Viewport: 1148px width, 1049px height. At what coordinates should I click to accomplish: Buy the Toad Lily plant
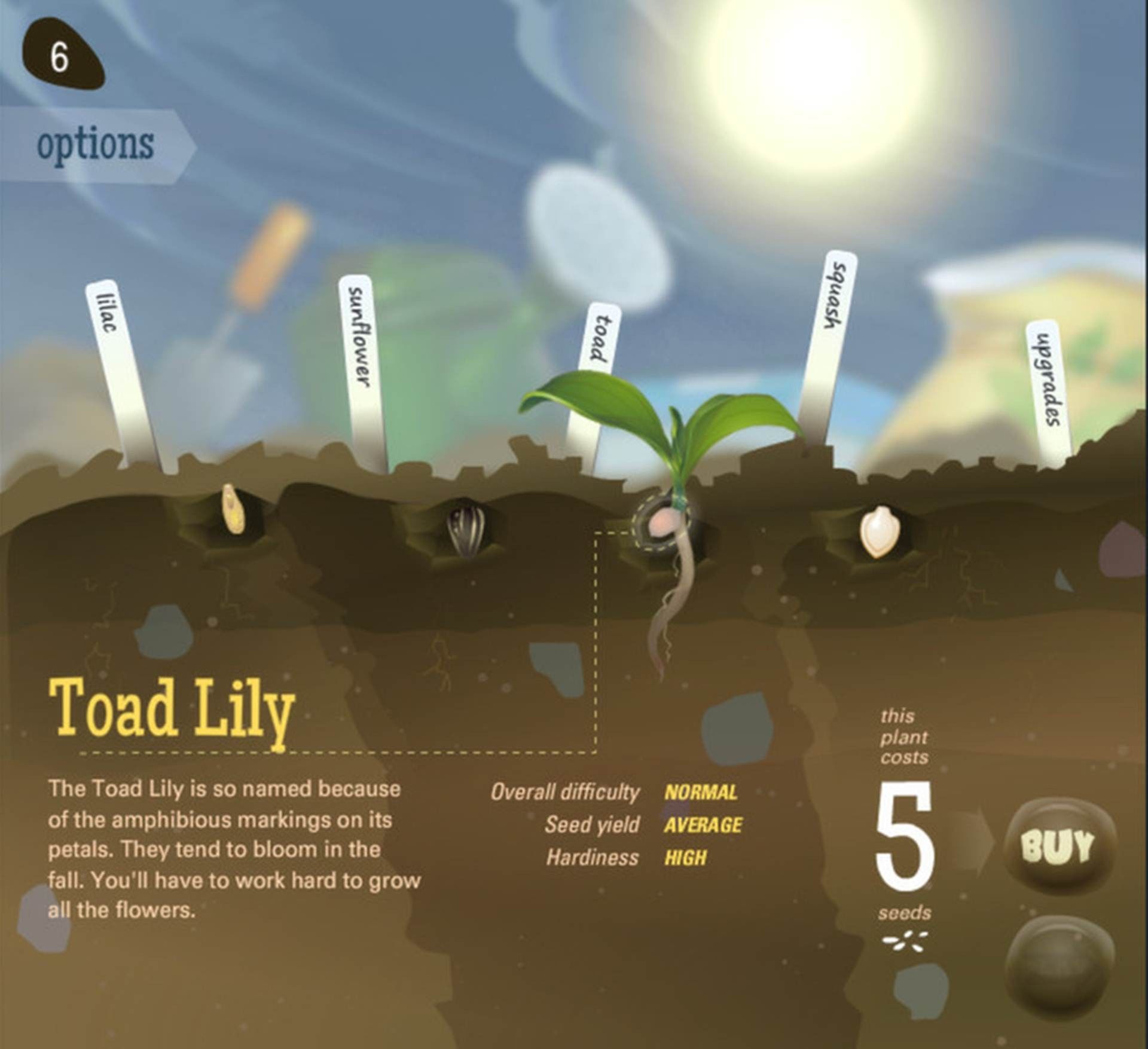pos(1059,846)
